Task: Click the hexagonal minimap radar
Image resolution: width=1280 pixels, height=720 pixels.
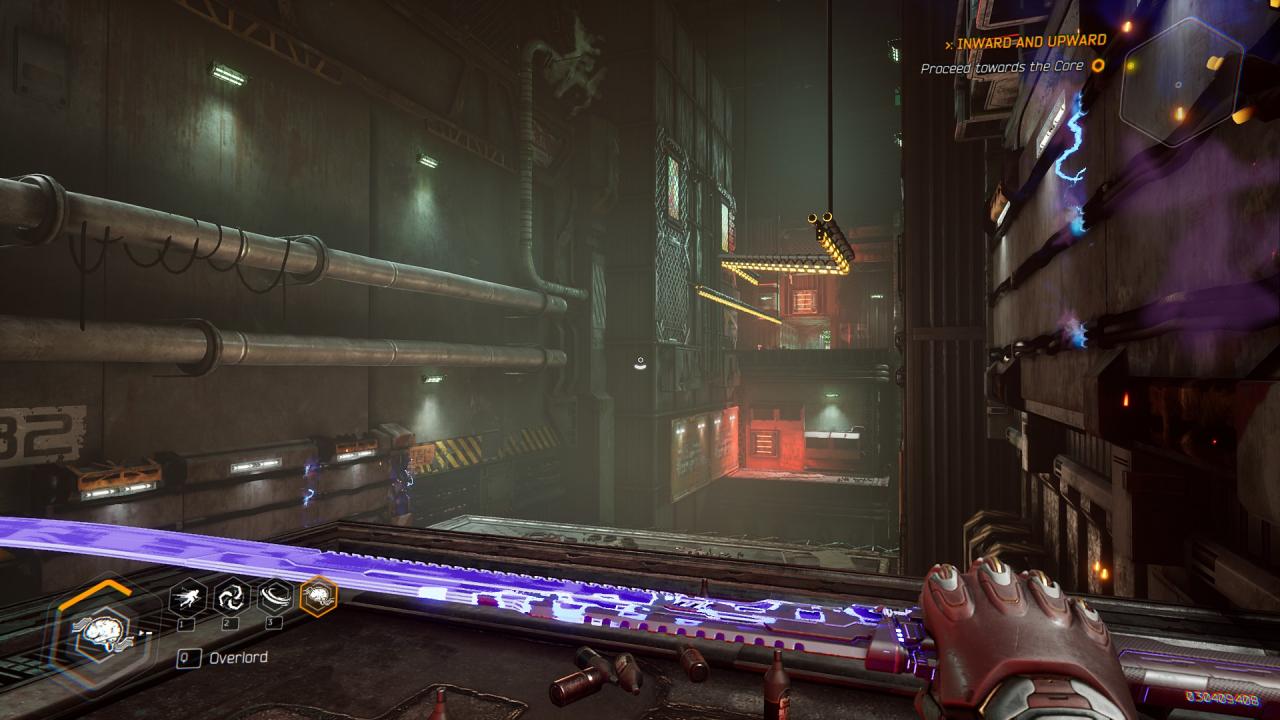Action: 1181,82
